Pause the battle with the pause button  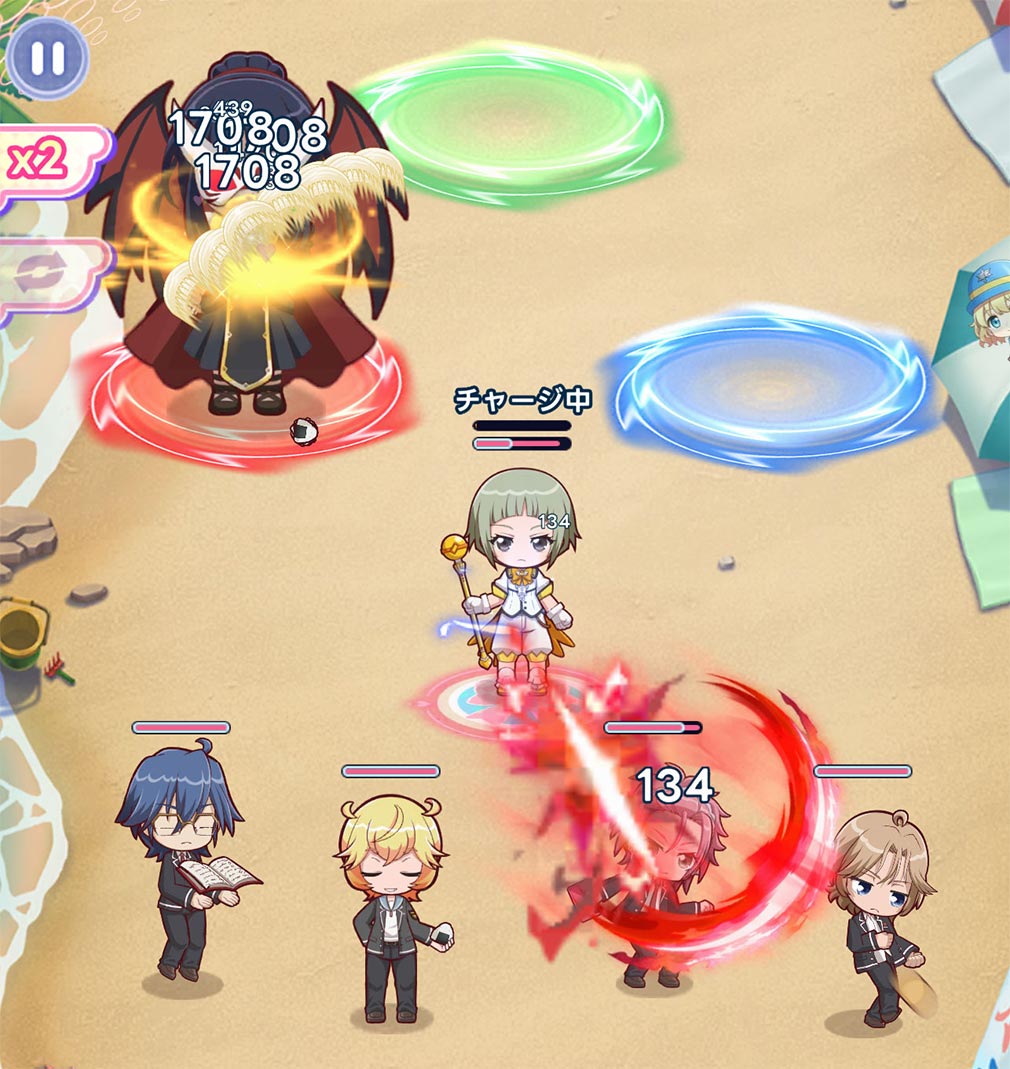47,57
